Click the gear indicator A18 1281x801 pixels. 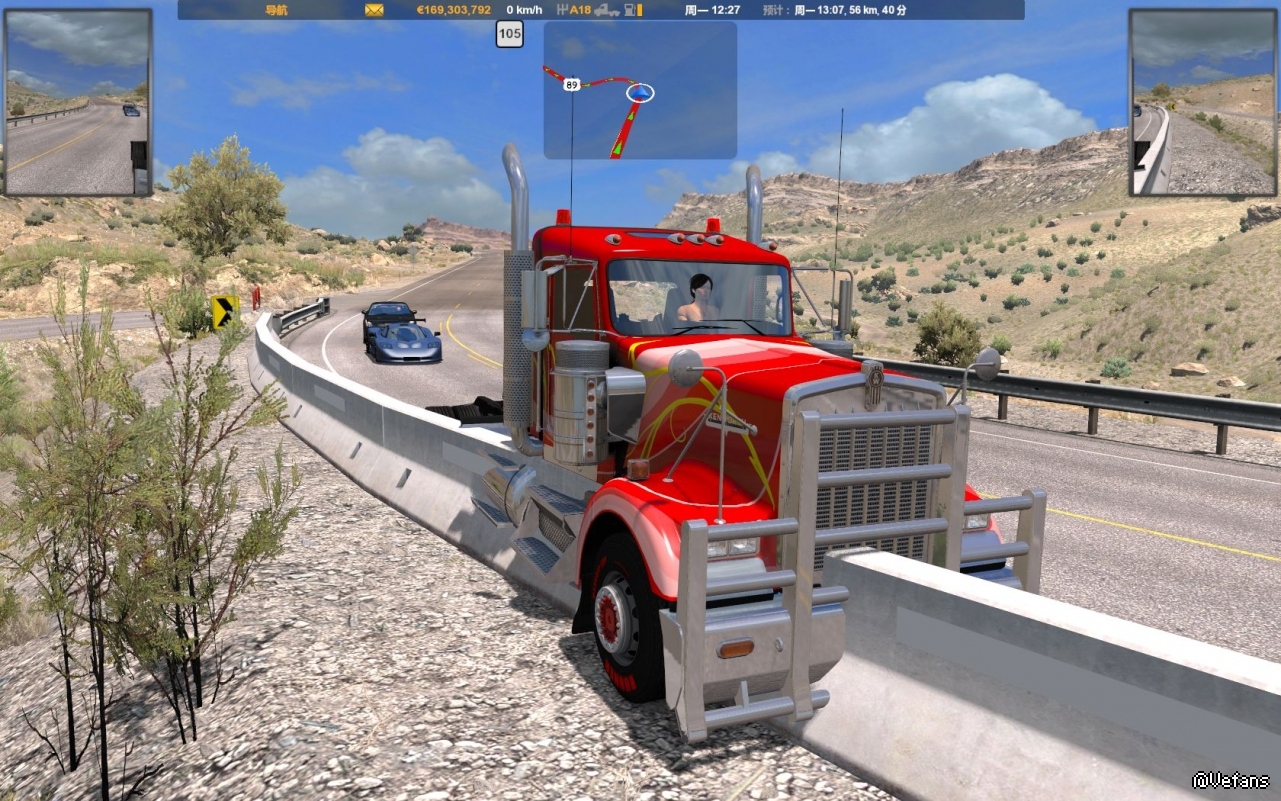coord(574,10)
